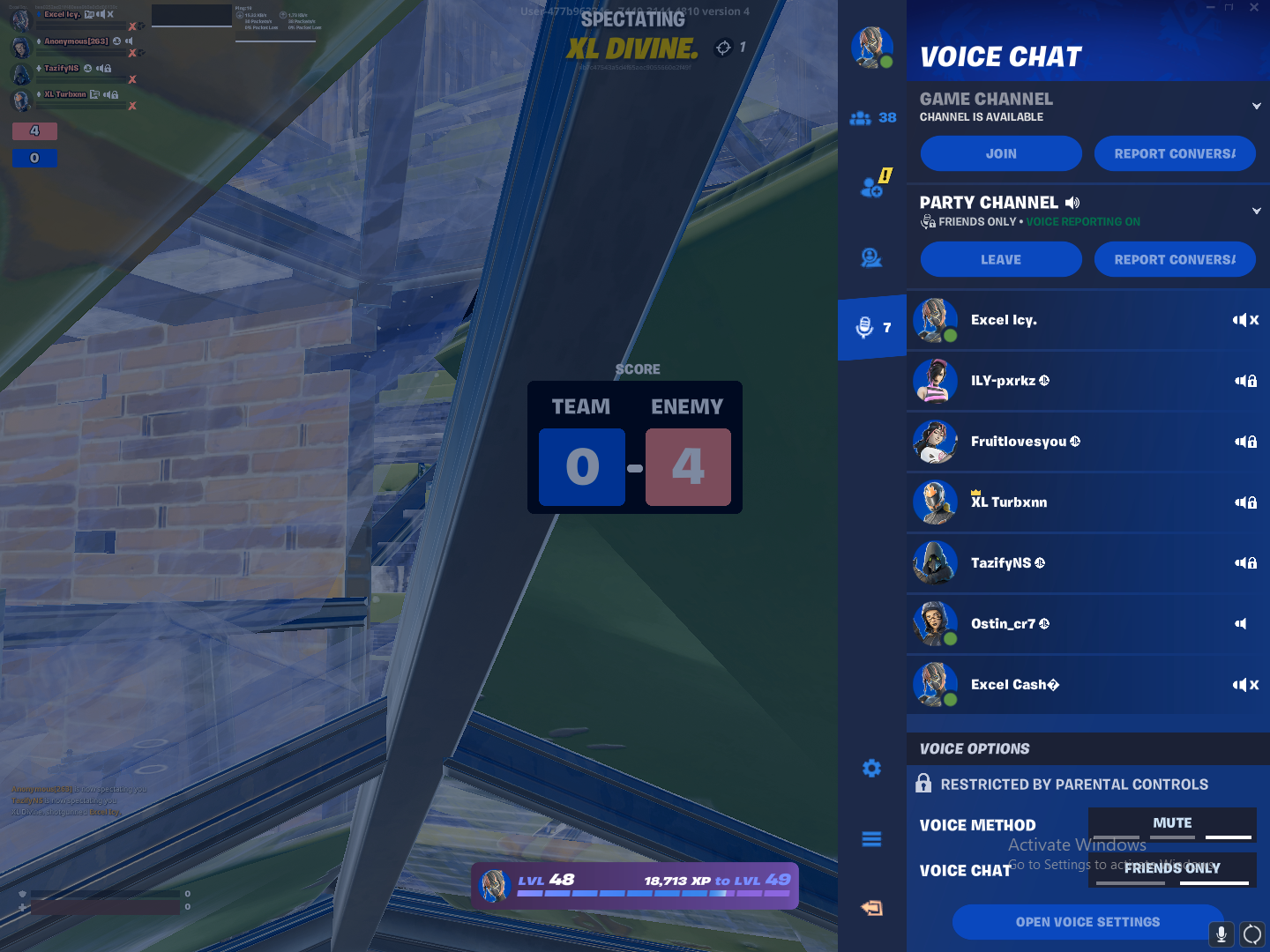Click the orange exit icon in sidebar

point(871,908)
